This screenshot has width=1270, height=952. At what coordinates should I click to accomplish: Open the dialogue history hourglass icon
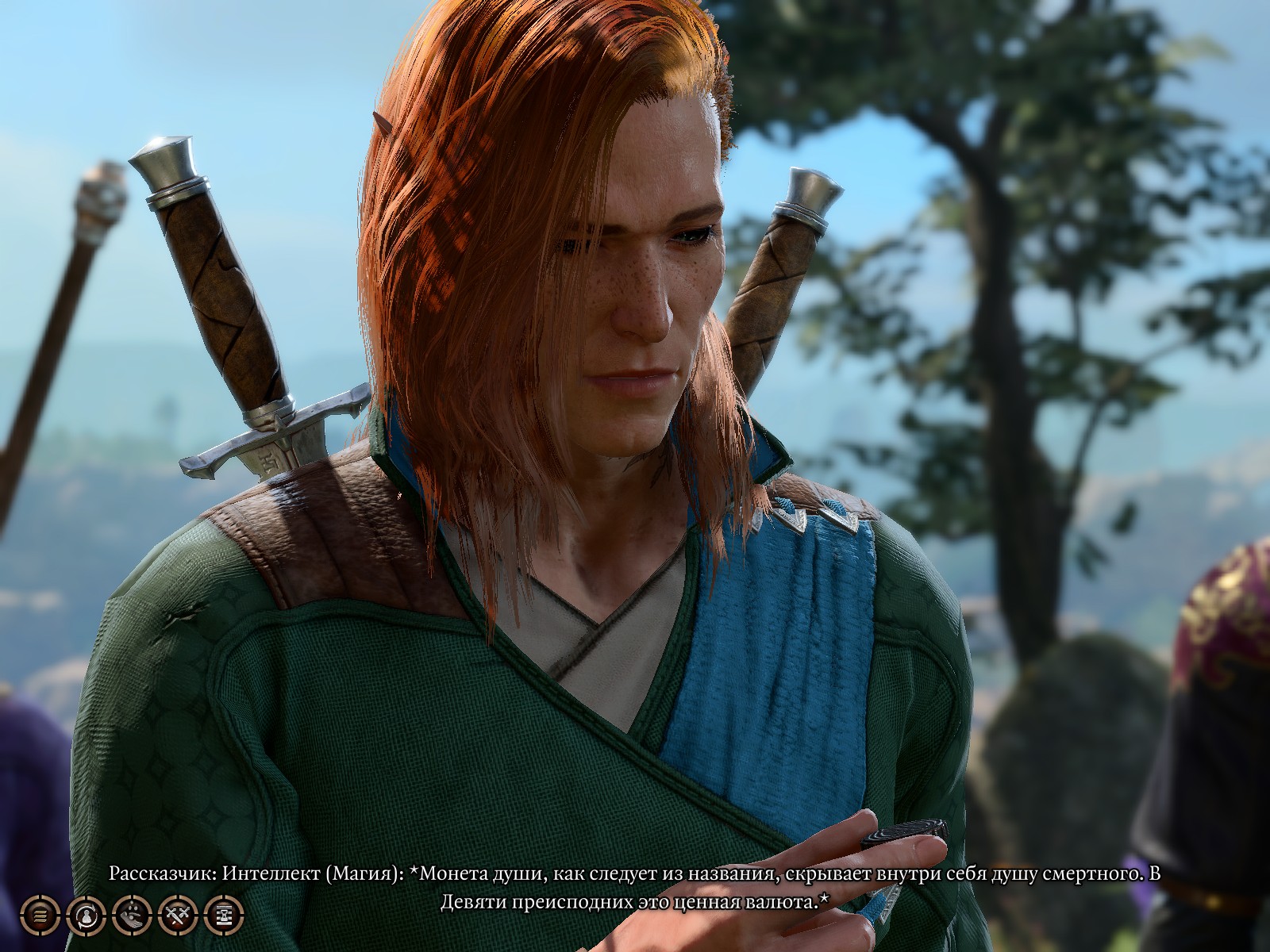point(224,915)
